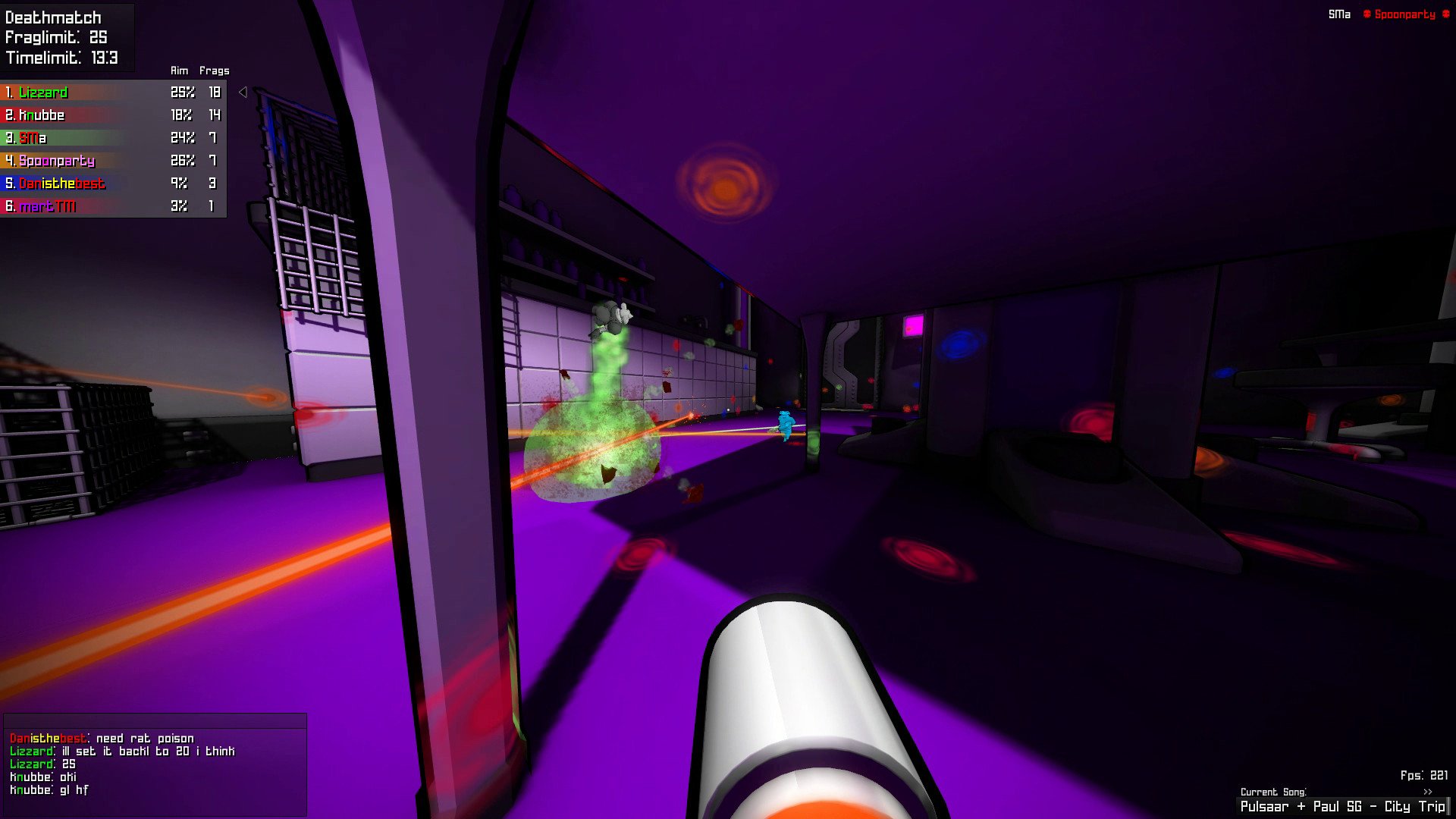Viewport: 1456px width, 819px height.
Task: Click Lizzard's 'gl hf' chat message area
Action: (72, 789)
